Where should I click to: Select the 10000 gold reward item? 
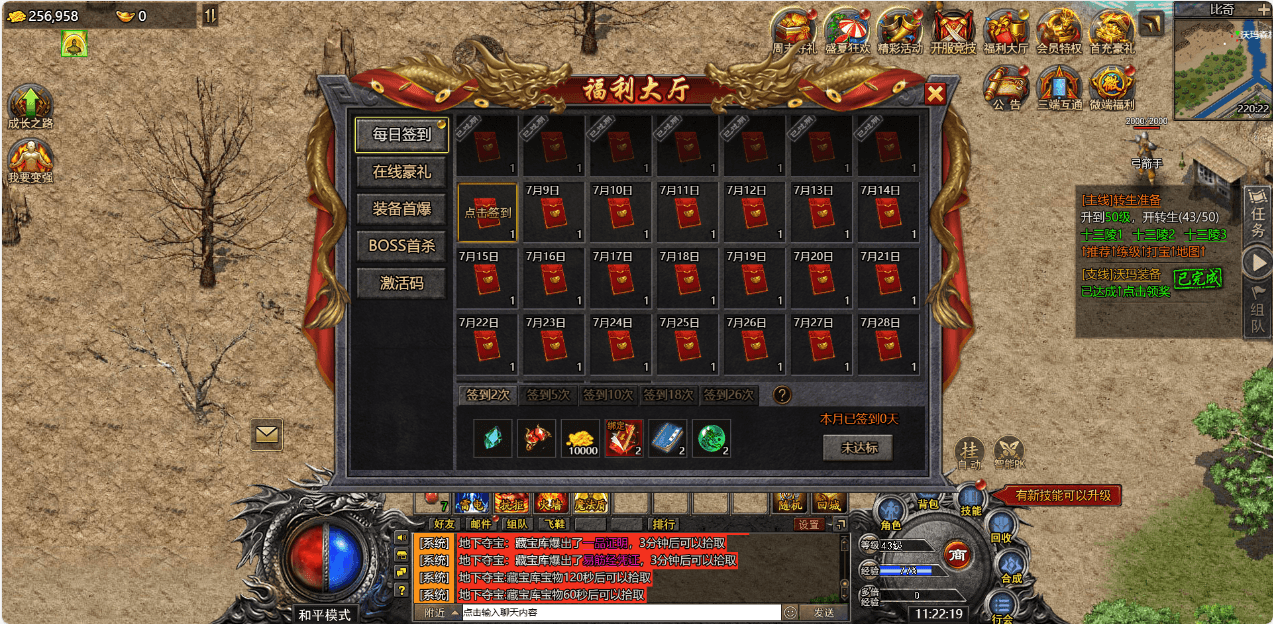tap(580, 438)
